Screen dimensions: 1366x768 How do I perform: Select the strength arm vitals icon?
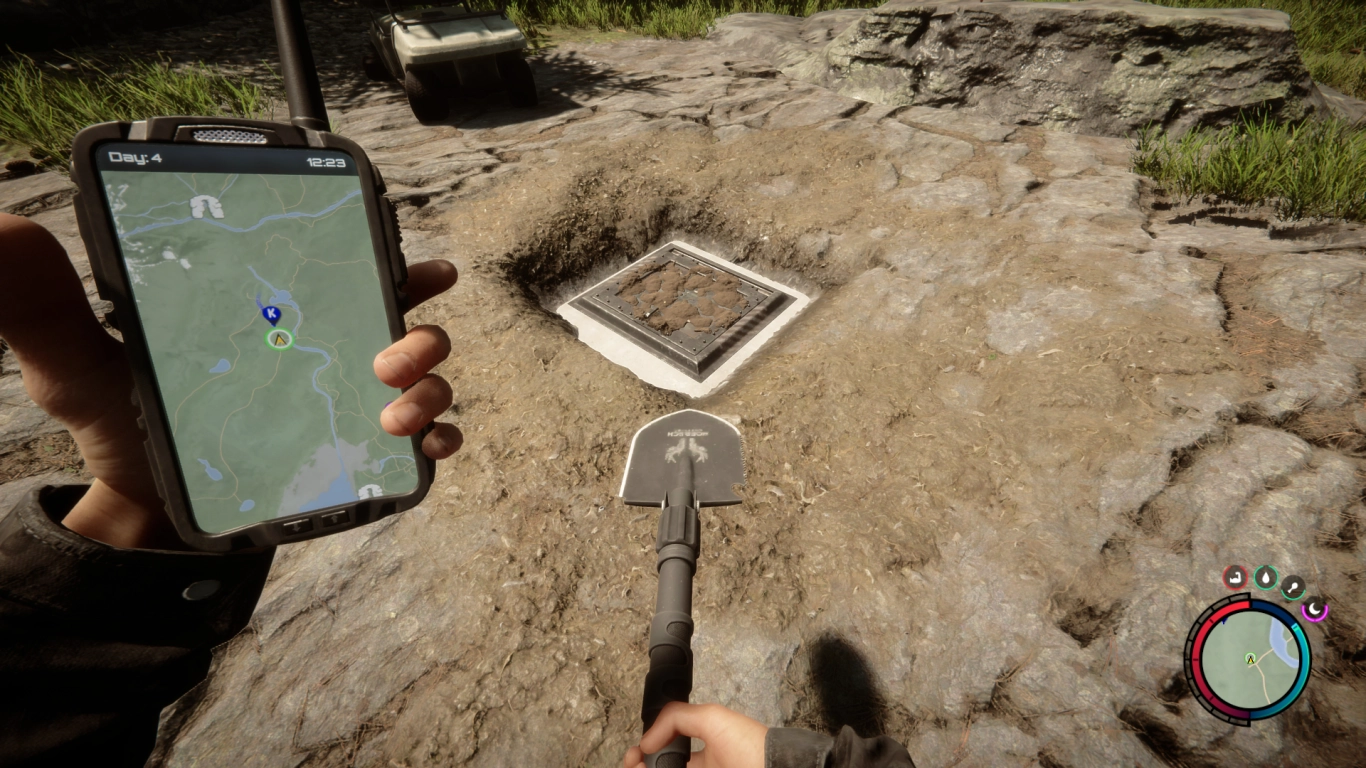pos(1234,577)
